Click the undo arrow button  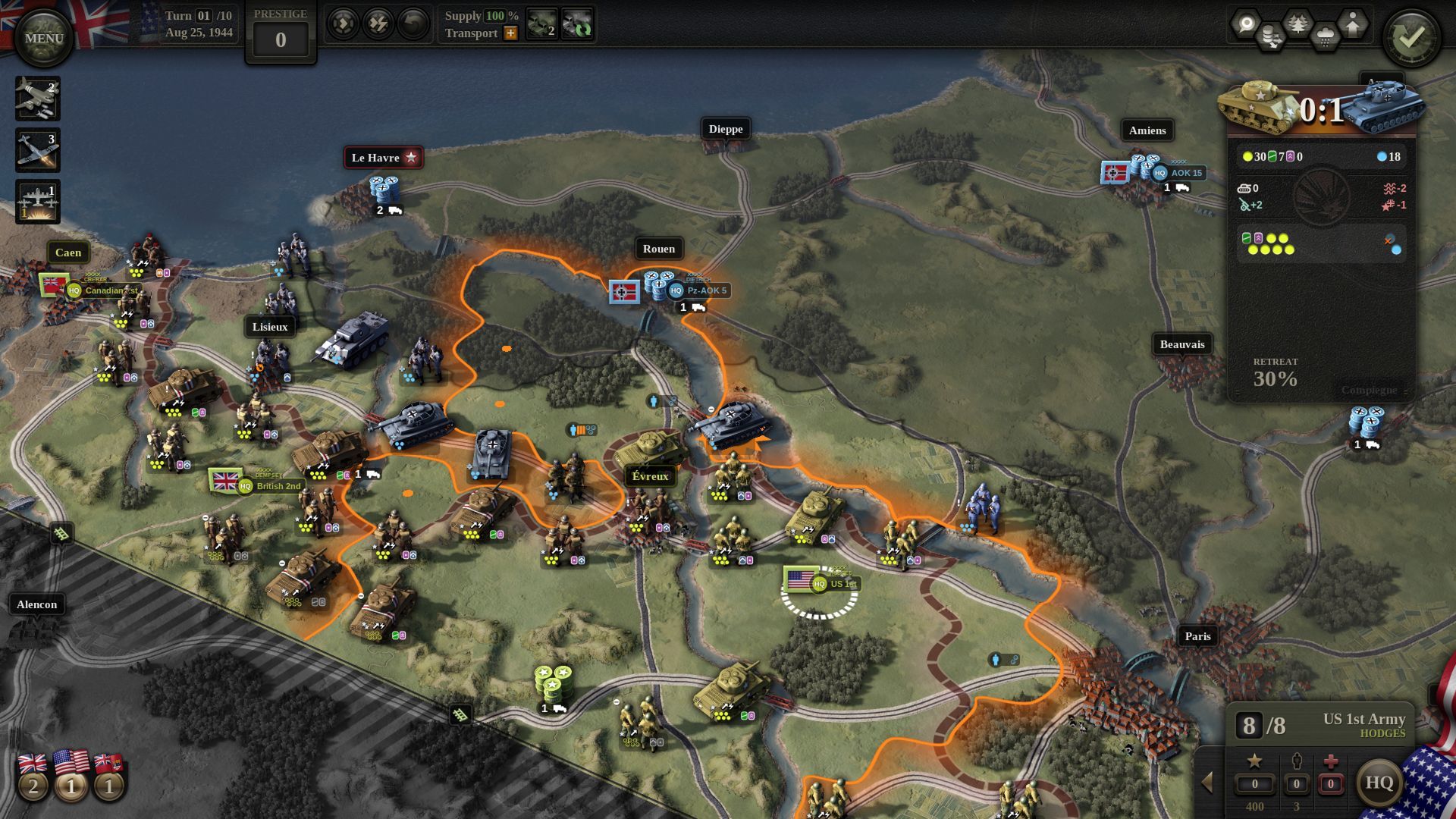point(413,24)
